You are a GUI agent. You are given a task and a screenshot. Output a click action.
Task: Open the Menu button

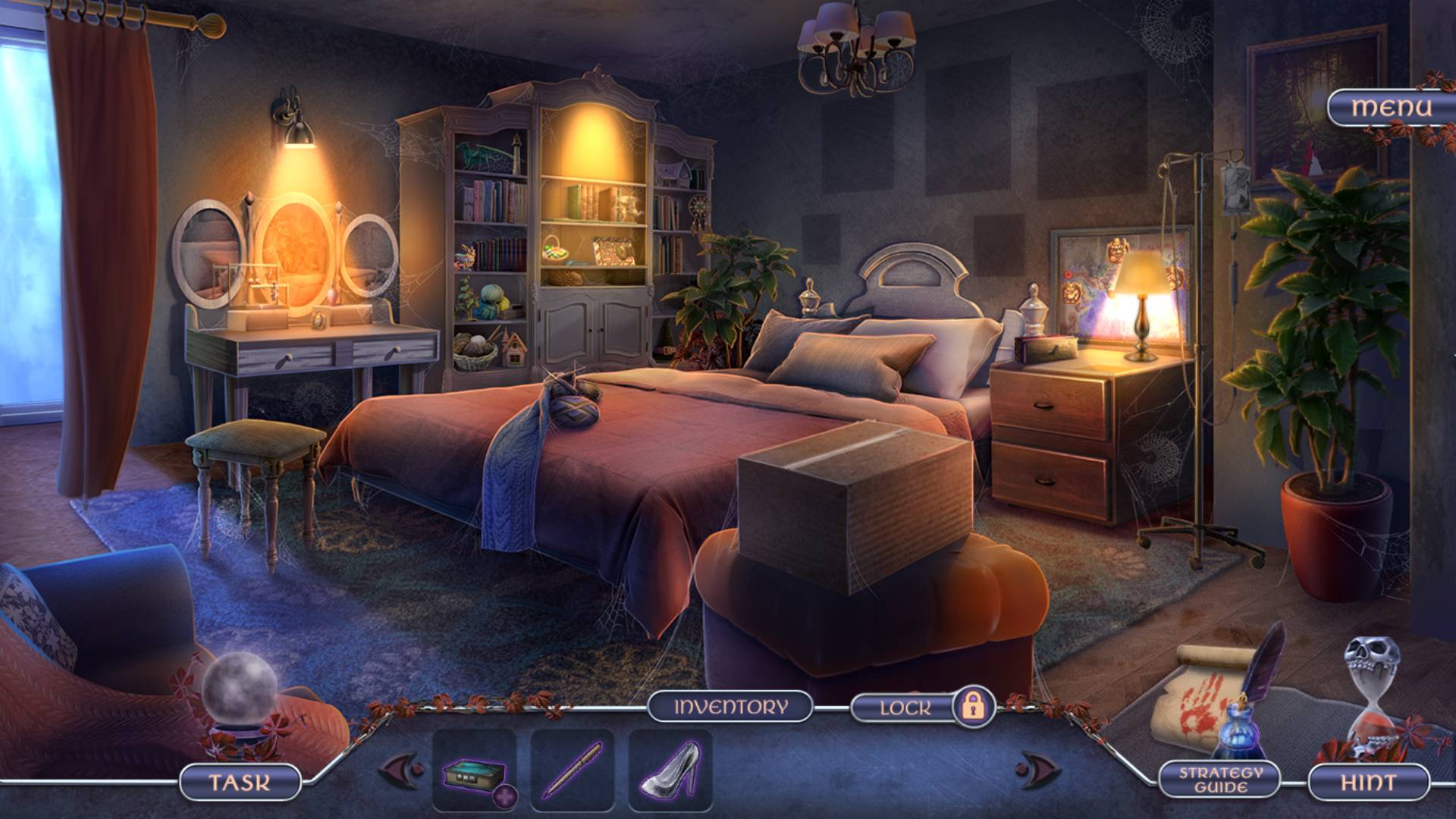1392,108
